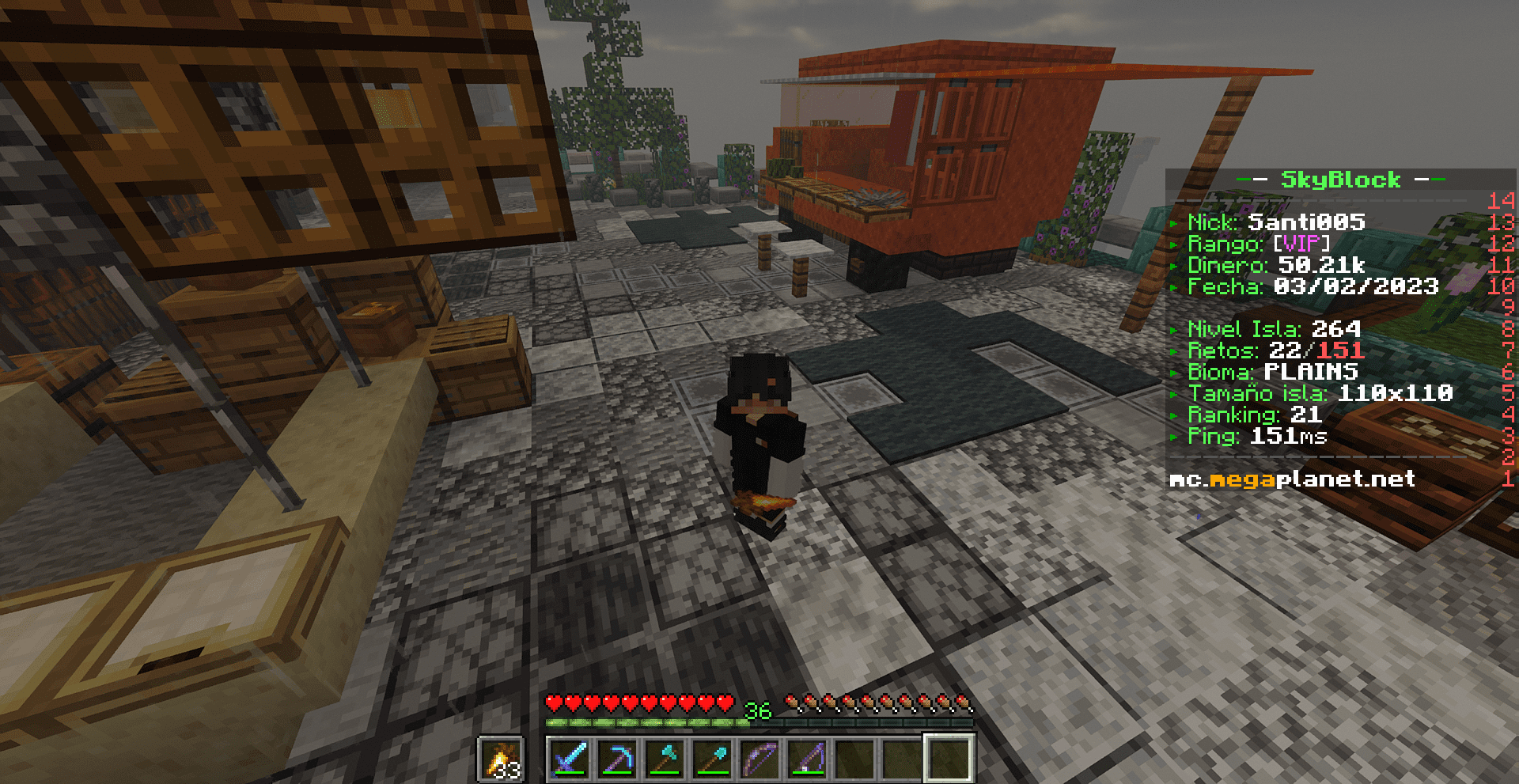Click the mc.megaplanet.net server address
This screenshot has height=784, width=1519.
1292,479
